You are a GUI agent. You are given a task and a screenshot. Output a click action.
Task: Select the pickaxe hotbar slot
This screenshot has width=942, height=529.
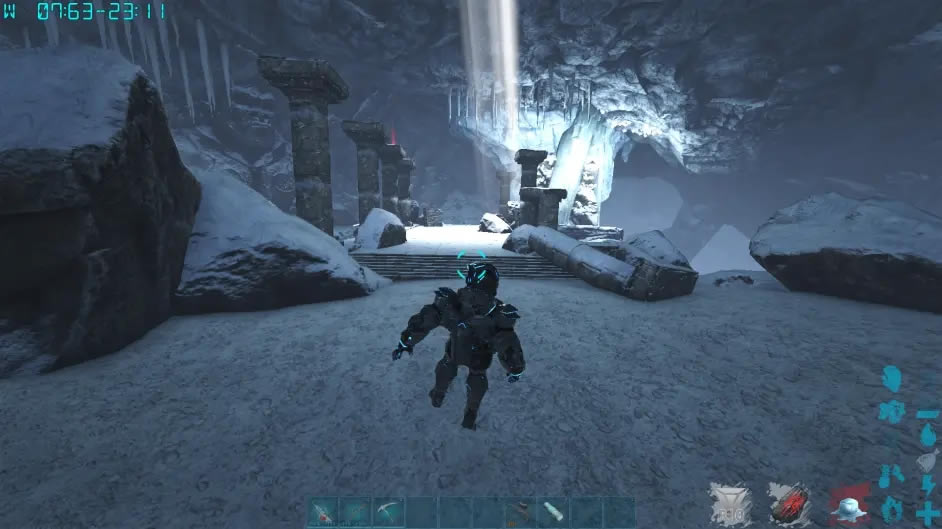tap(388, 512)
